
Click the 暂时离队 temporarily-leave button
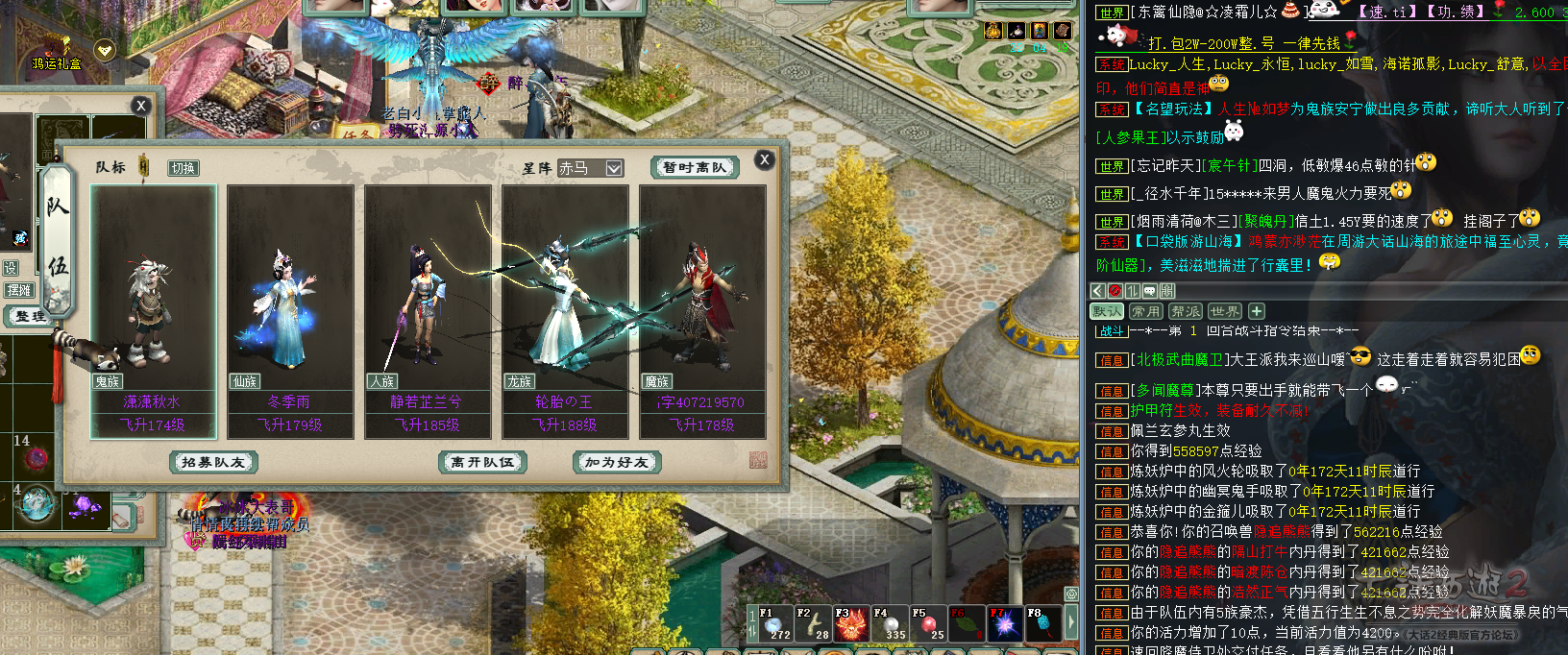click(x=694, y=167)
